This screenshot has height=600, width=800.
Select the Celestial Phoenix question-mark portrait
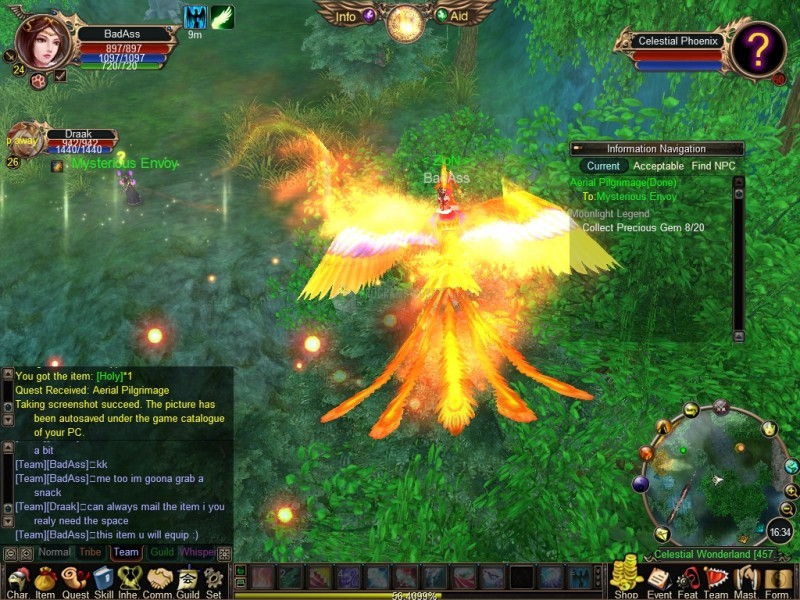point(757,47)
